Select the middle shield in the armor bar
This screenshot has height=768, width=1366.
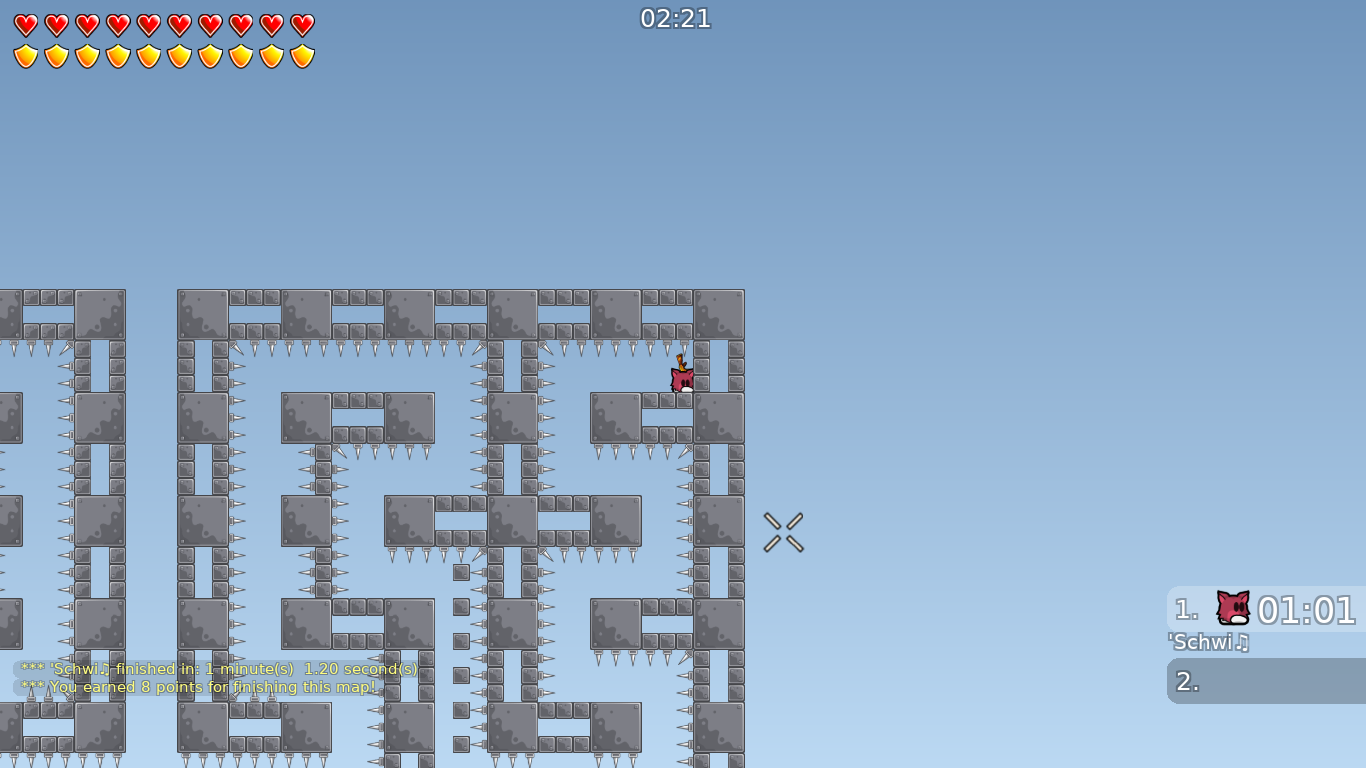tap(147, 55)
